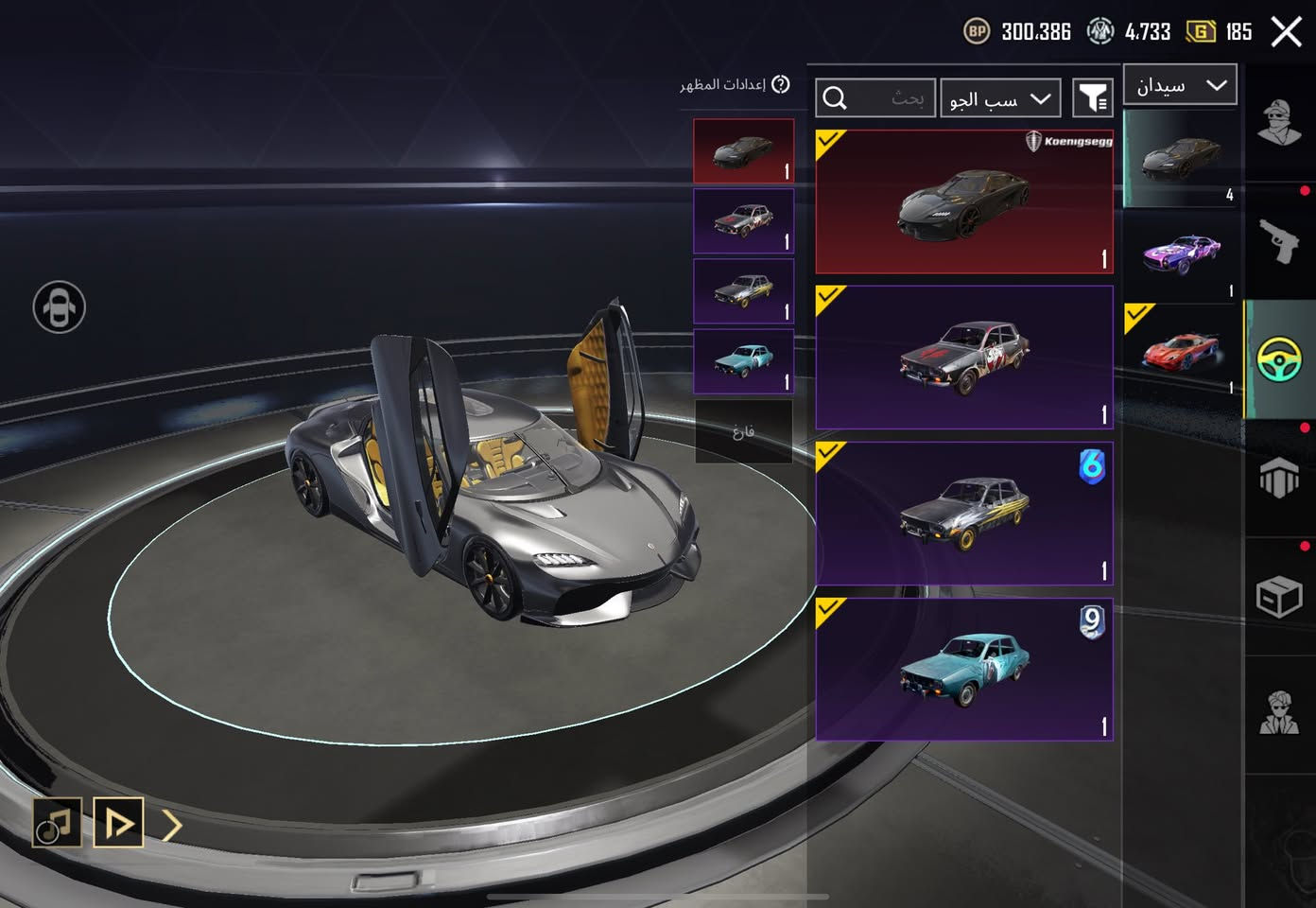Toggle the car doors view button
This screenshot has width=1316, height=908.
tap(60, 307)
